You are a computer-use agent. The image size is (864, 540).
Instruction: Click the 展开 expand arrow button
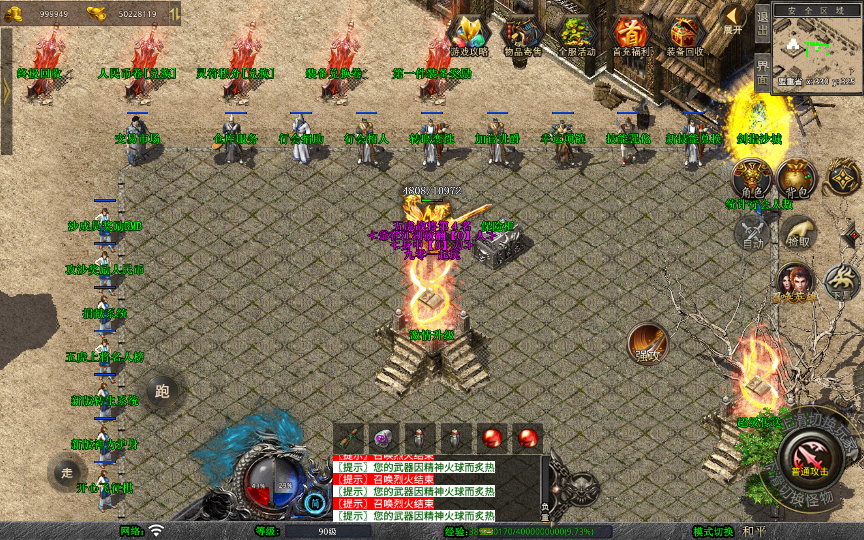(734, 19)
